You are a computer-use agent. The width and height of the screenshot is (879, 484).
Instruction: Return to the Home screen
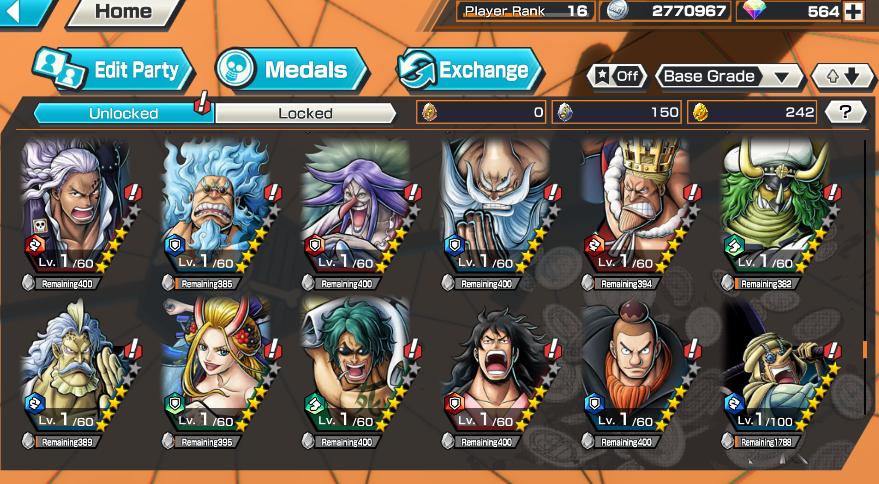[122, 12]
